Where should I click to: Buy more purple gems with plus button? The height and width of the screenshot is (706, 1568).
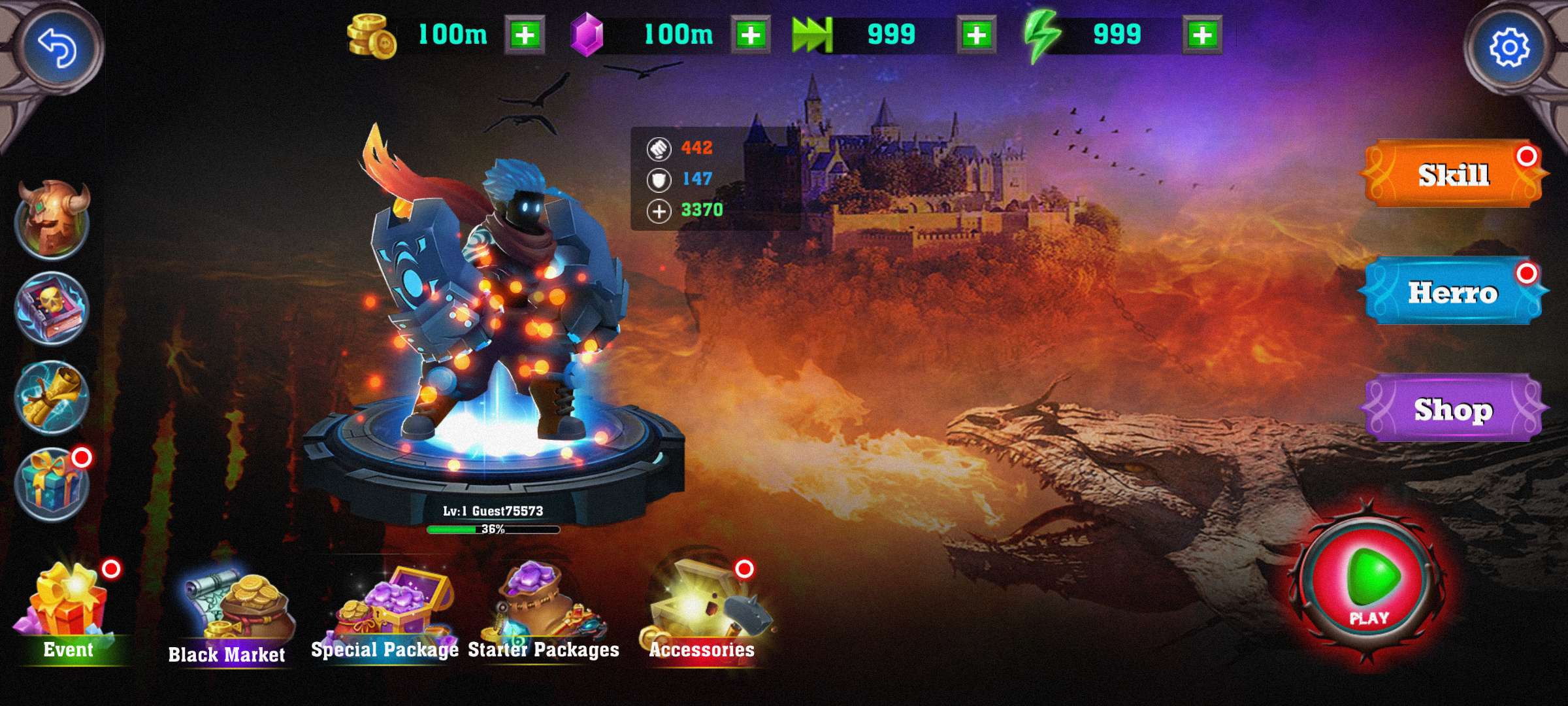pos(751,35)
